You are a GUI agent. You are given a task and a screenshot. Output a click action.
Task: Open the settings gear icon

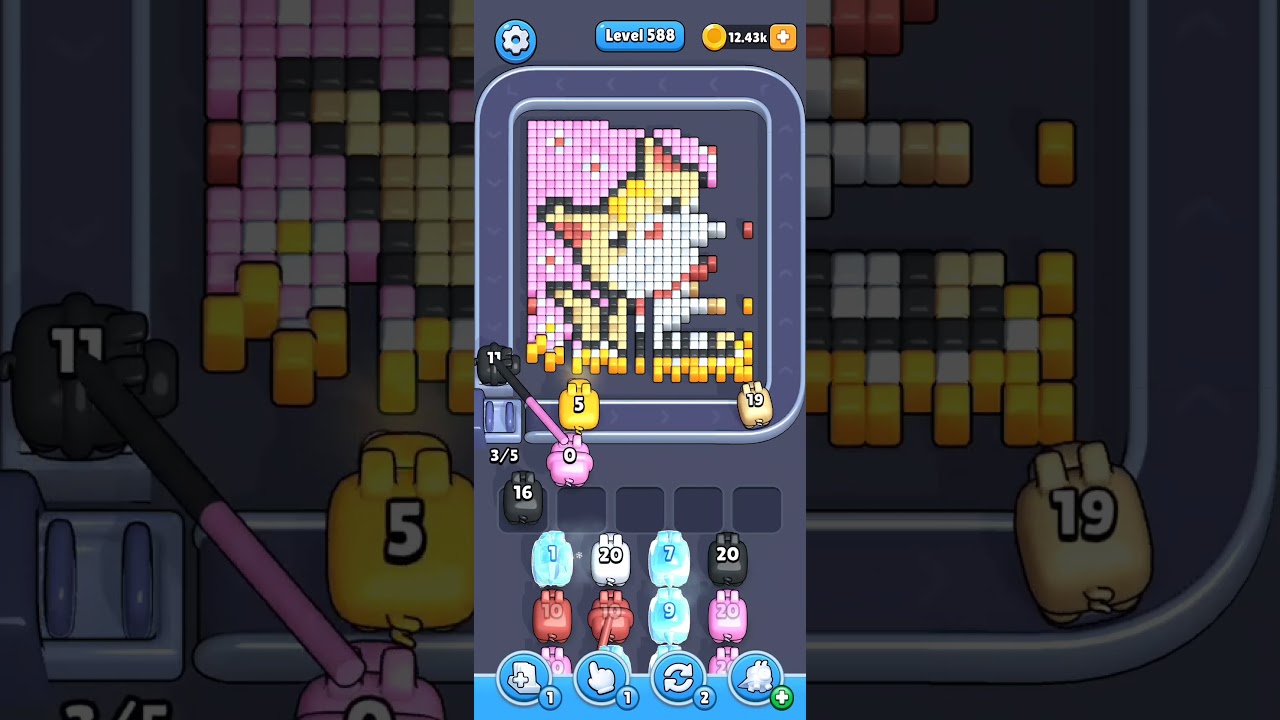pyautogui.click(x=516, y=40)
